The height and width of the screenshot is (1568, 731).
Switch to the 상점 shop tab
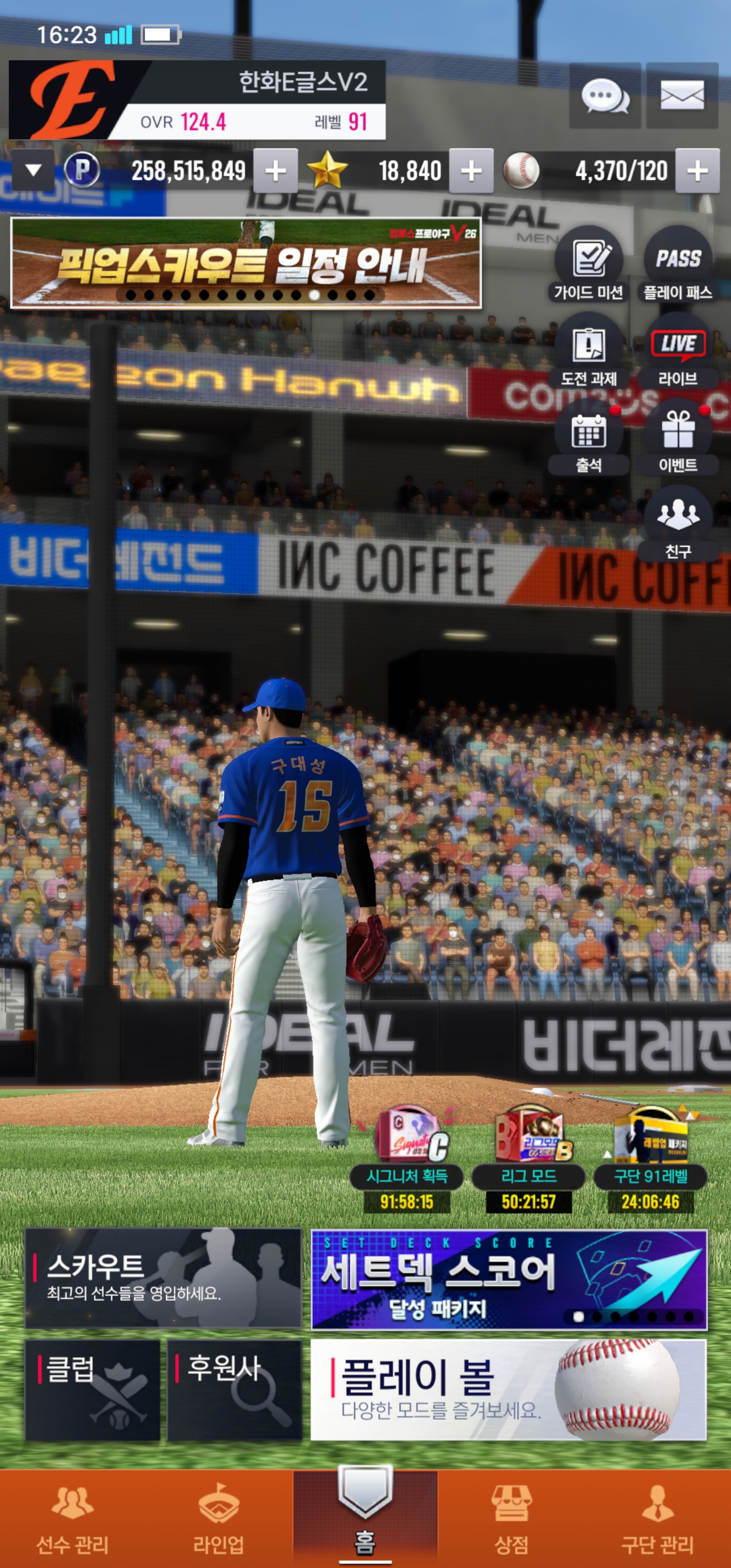[x=511, y=1519]
